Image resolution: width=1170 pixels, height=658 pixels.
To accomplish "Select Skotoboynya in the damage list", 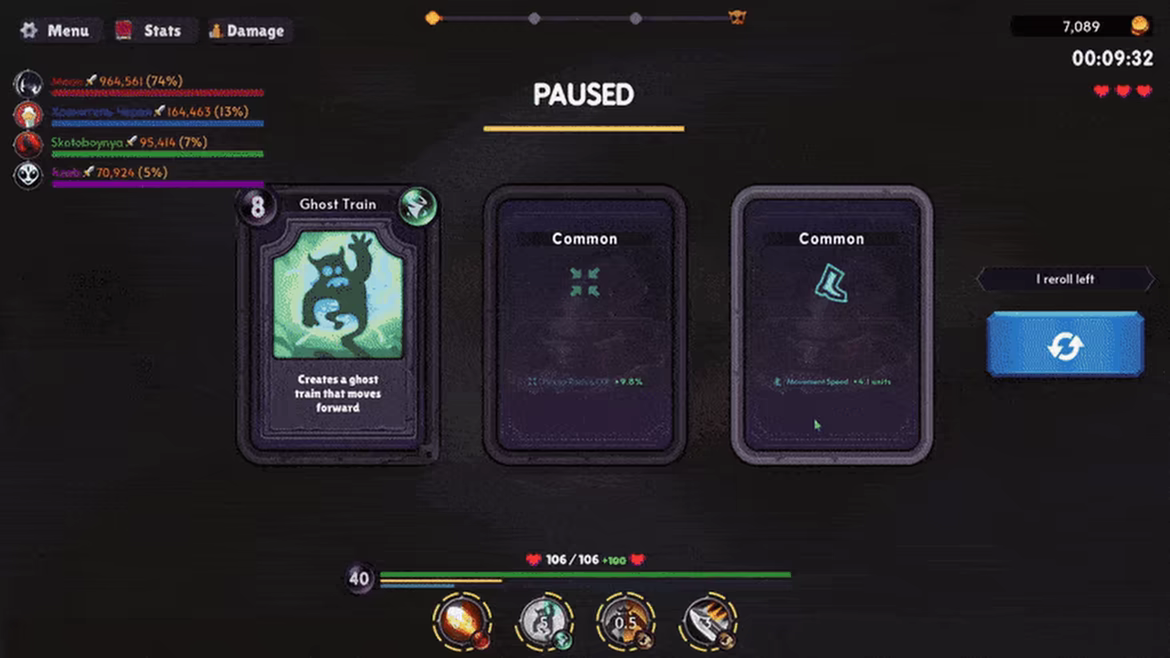I will point(88,142).
